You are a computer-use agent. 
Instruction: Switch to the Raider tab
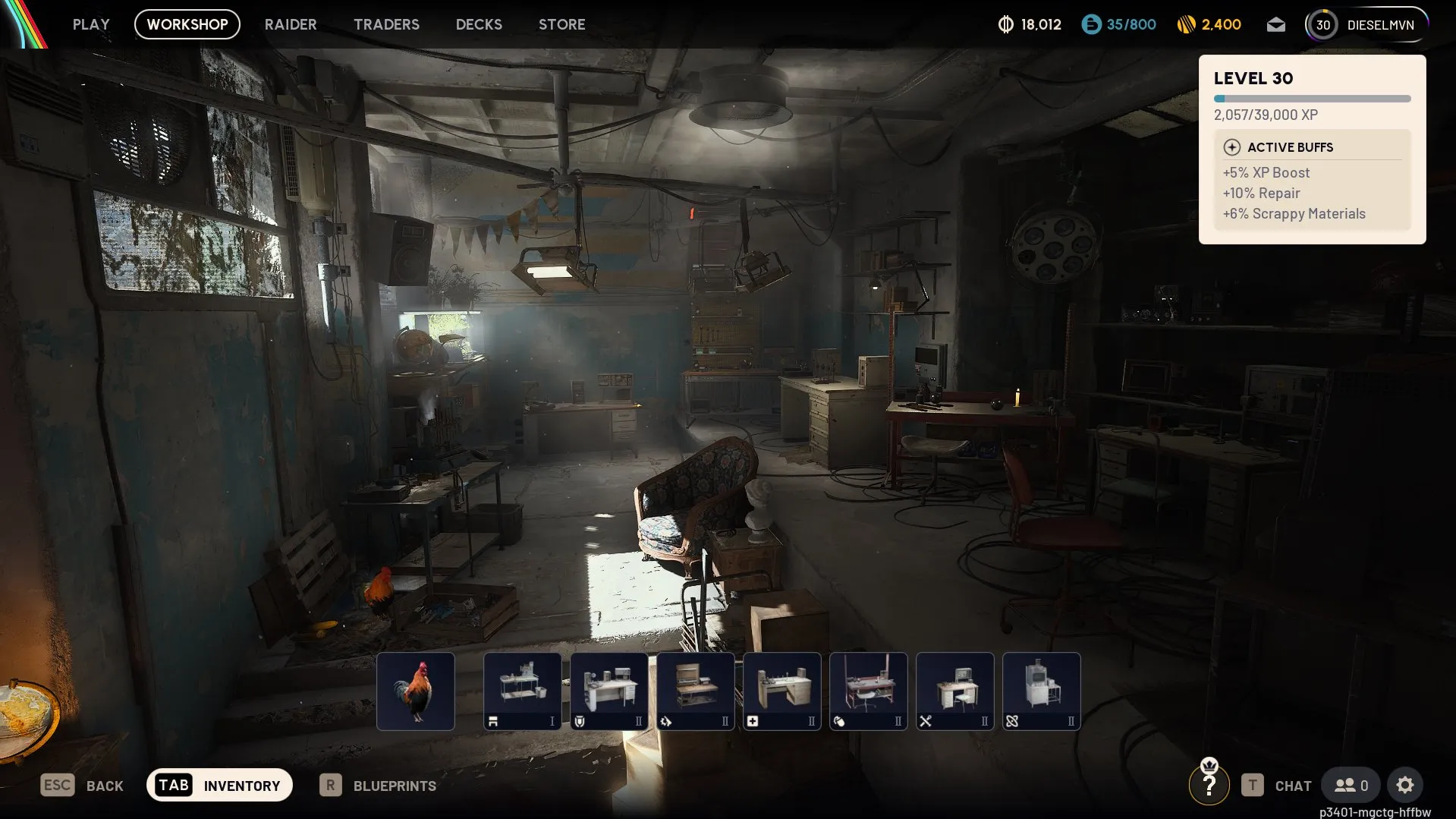point(291,24)
